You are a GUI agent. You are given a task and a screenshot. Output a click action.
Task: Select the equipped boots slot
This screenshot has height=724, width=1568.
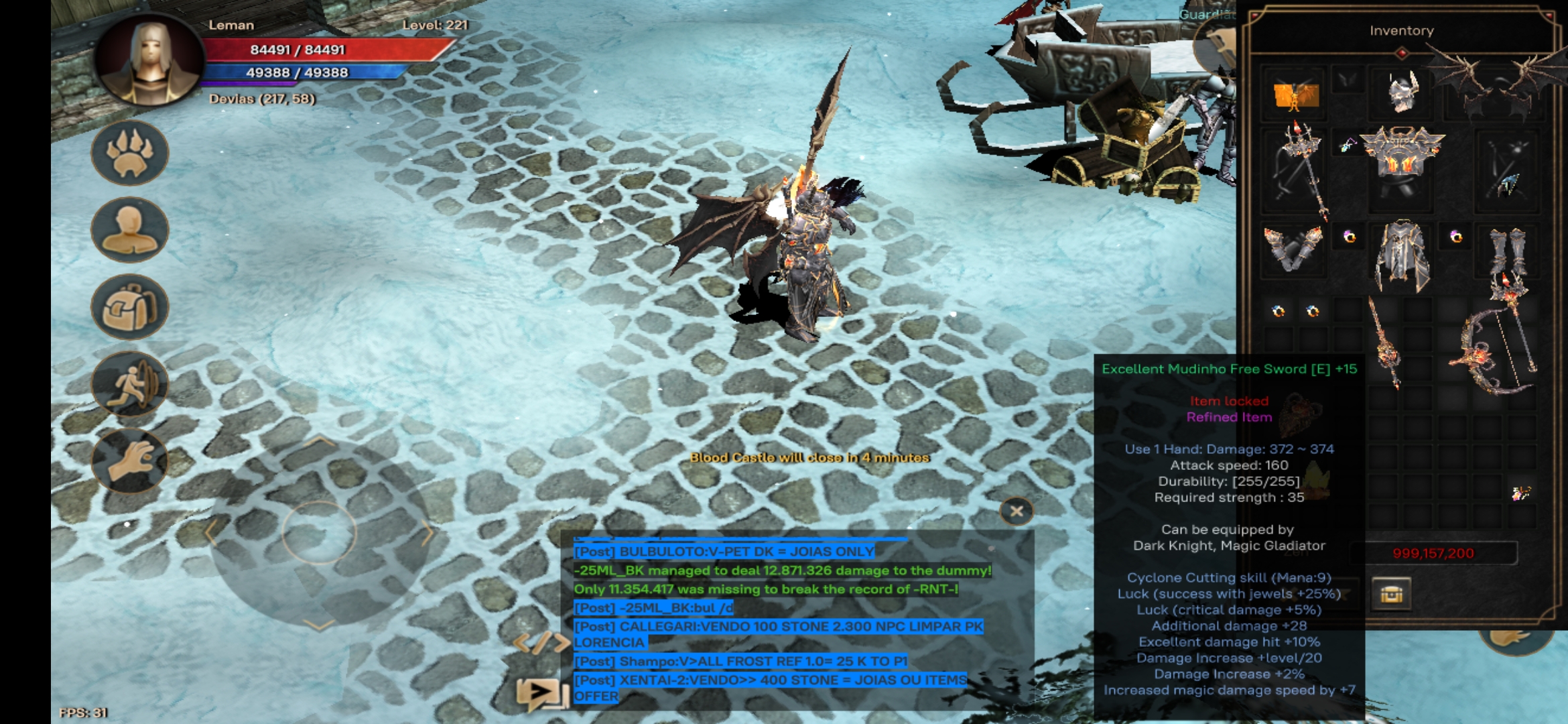click(x=1508, y=251)
